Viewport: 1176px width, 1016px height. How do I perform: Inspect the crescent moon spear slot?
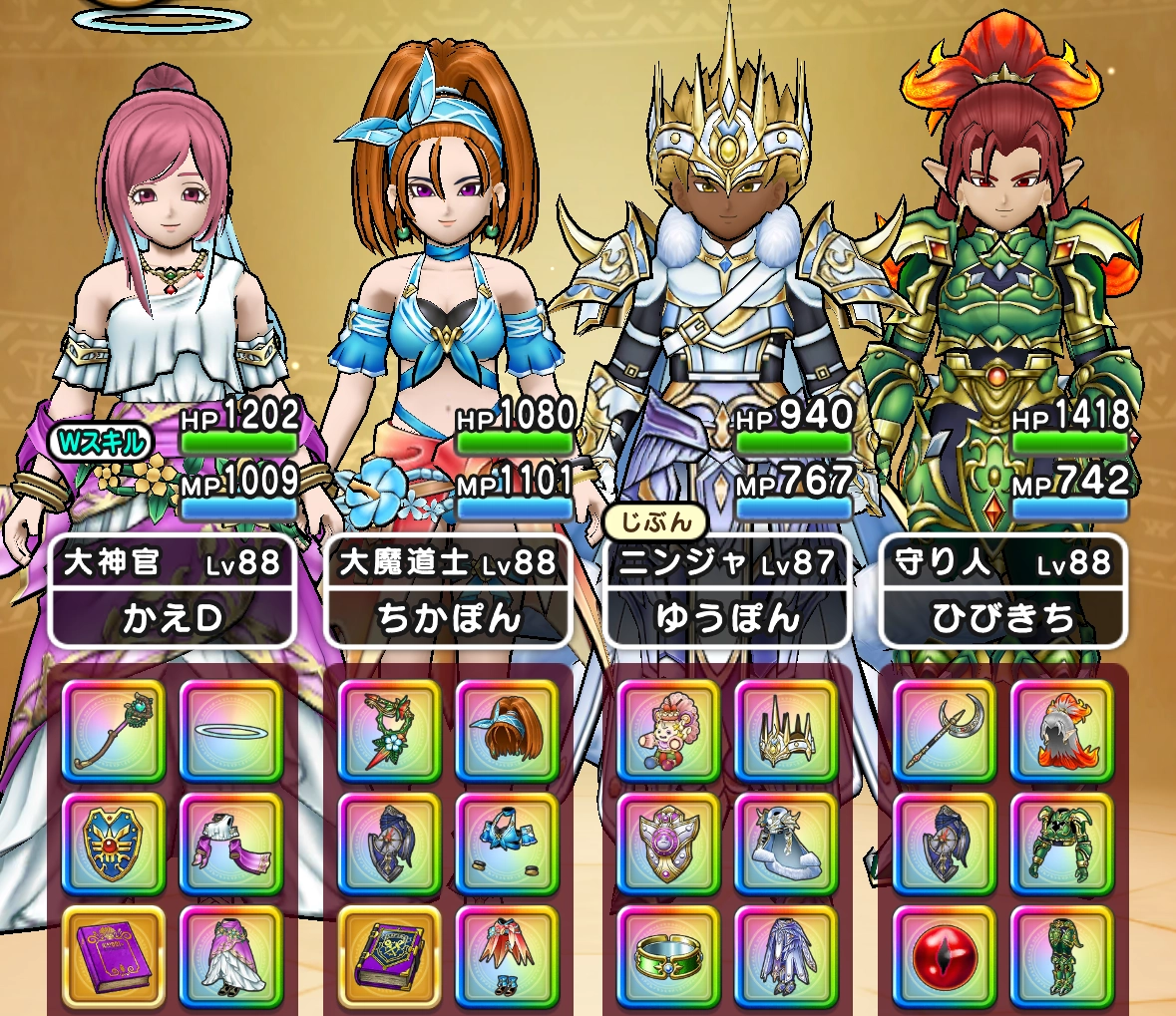click(945, 731)
